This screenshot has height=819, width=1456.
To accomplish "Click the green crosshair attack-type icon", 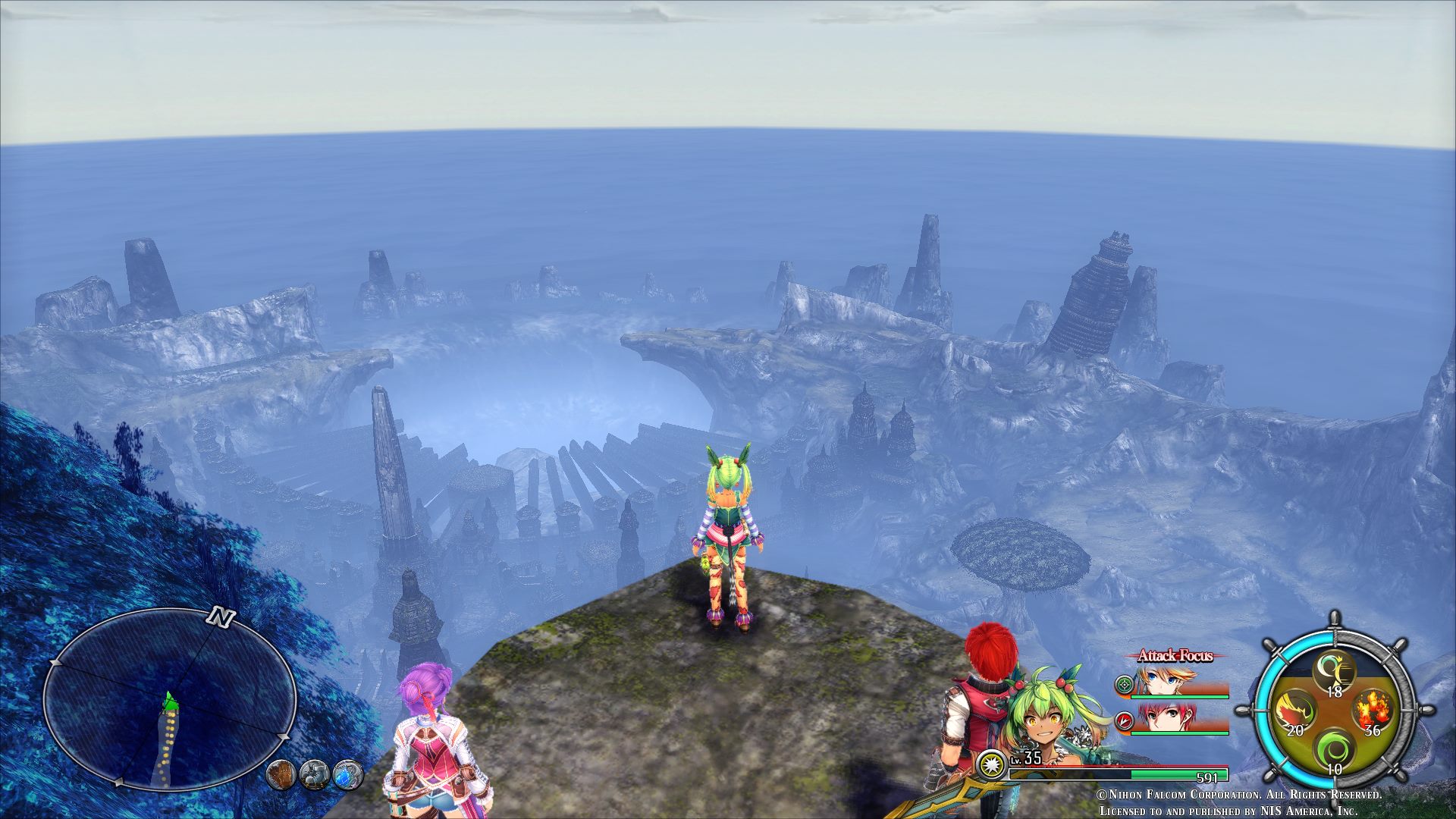I will tap(1122, 685).
